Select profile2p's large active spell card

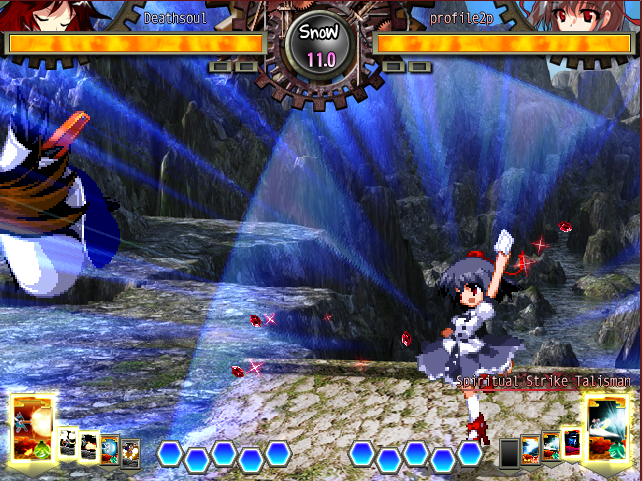(x=609, y=428)
